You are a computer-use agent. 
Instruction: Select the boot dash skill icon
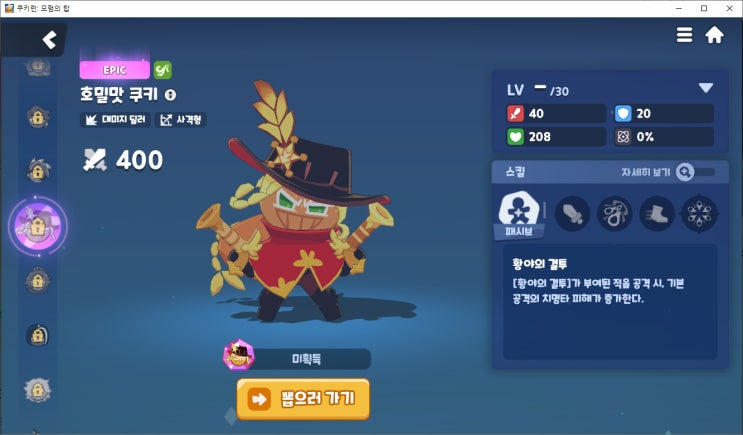click(657, 213)
